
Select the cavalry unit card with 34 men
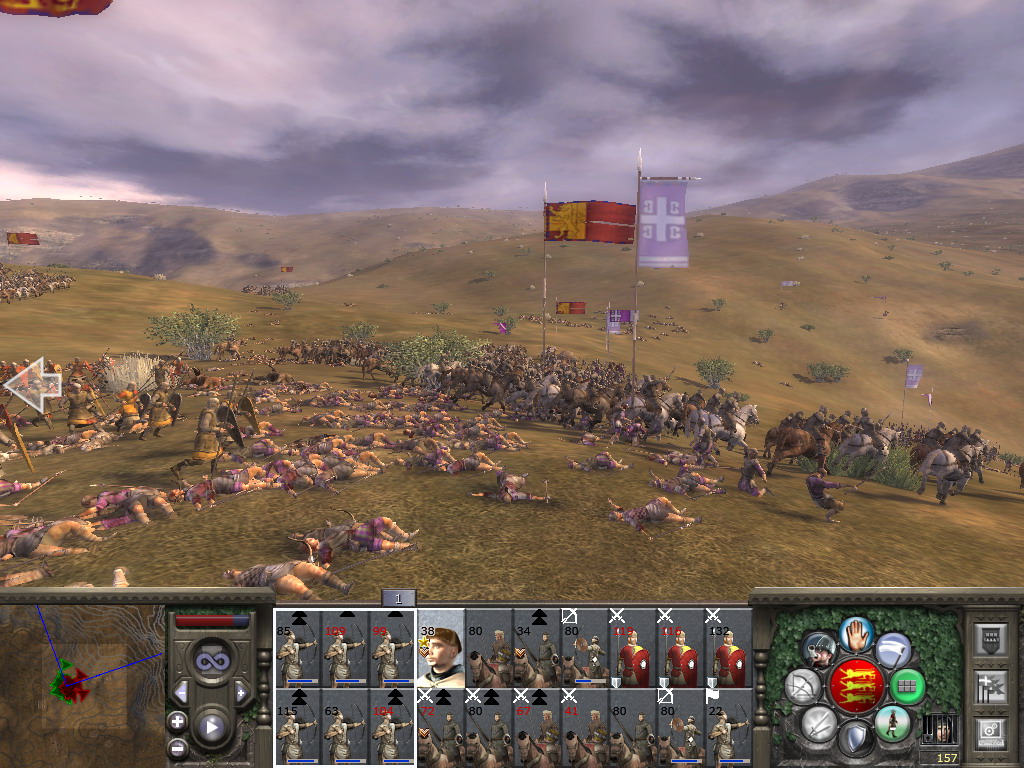(x=536, y=648)
